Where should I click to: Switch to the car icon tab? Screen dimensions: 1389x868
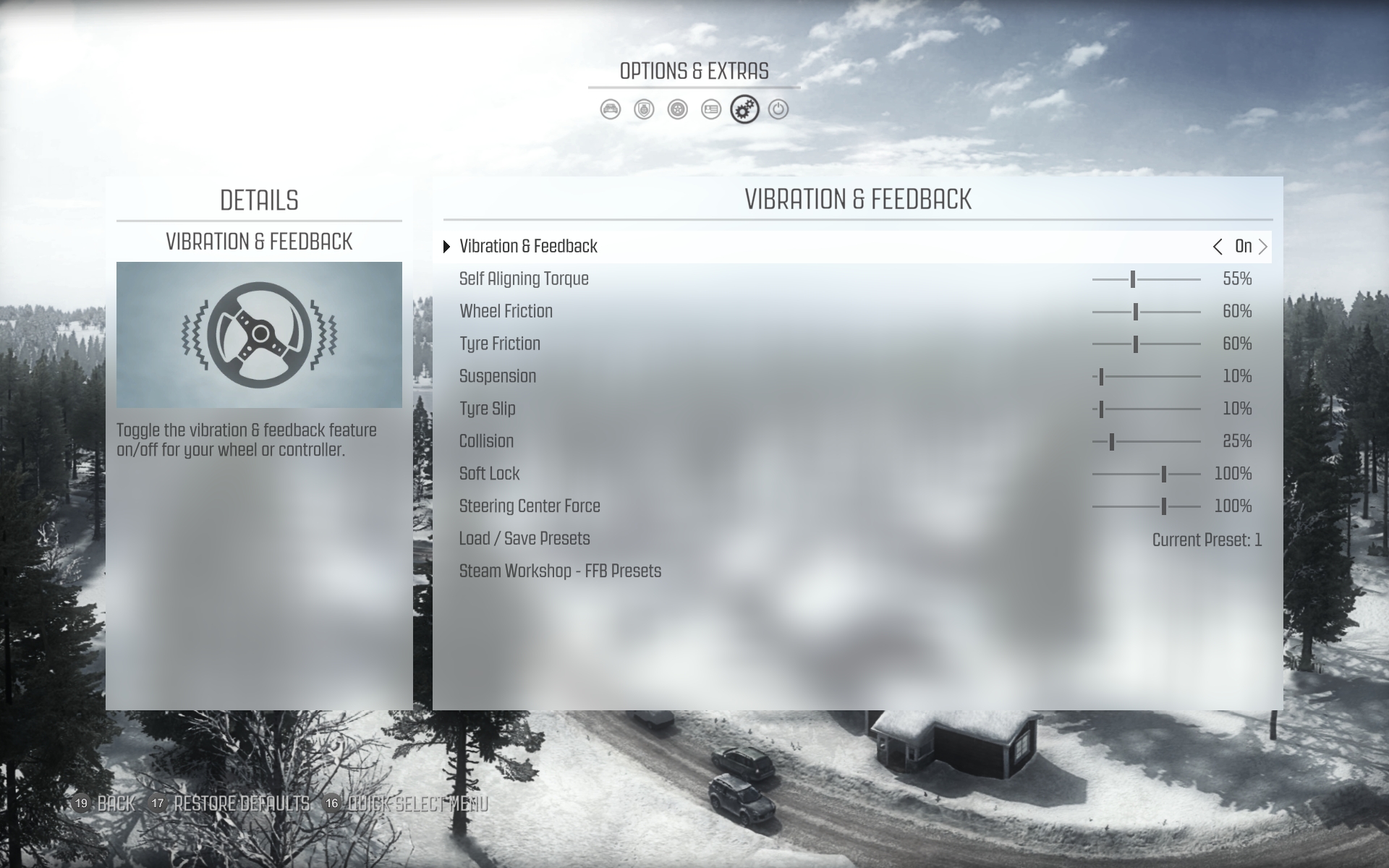[611, 110]
